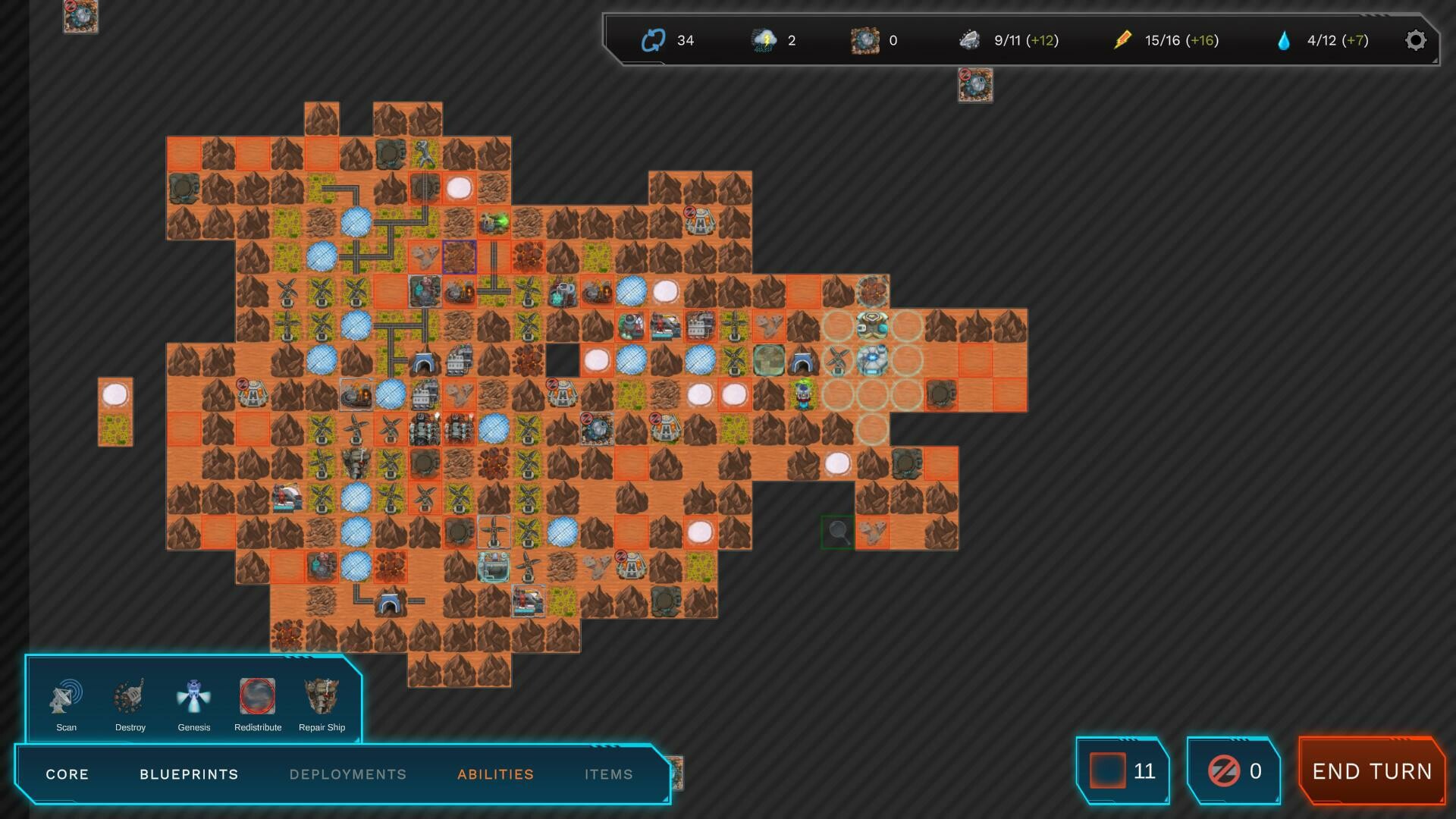
Task: Click the turn cycle counter icon
Action: (652, 39)
